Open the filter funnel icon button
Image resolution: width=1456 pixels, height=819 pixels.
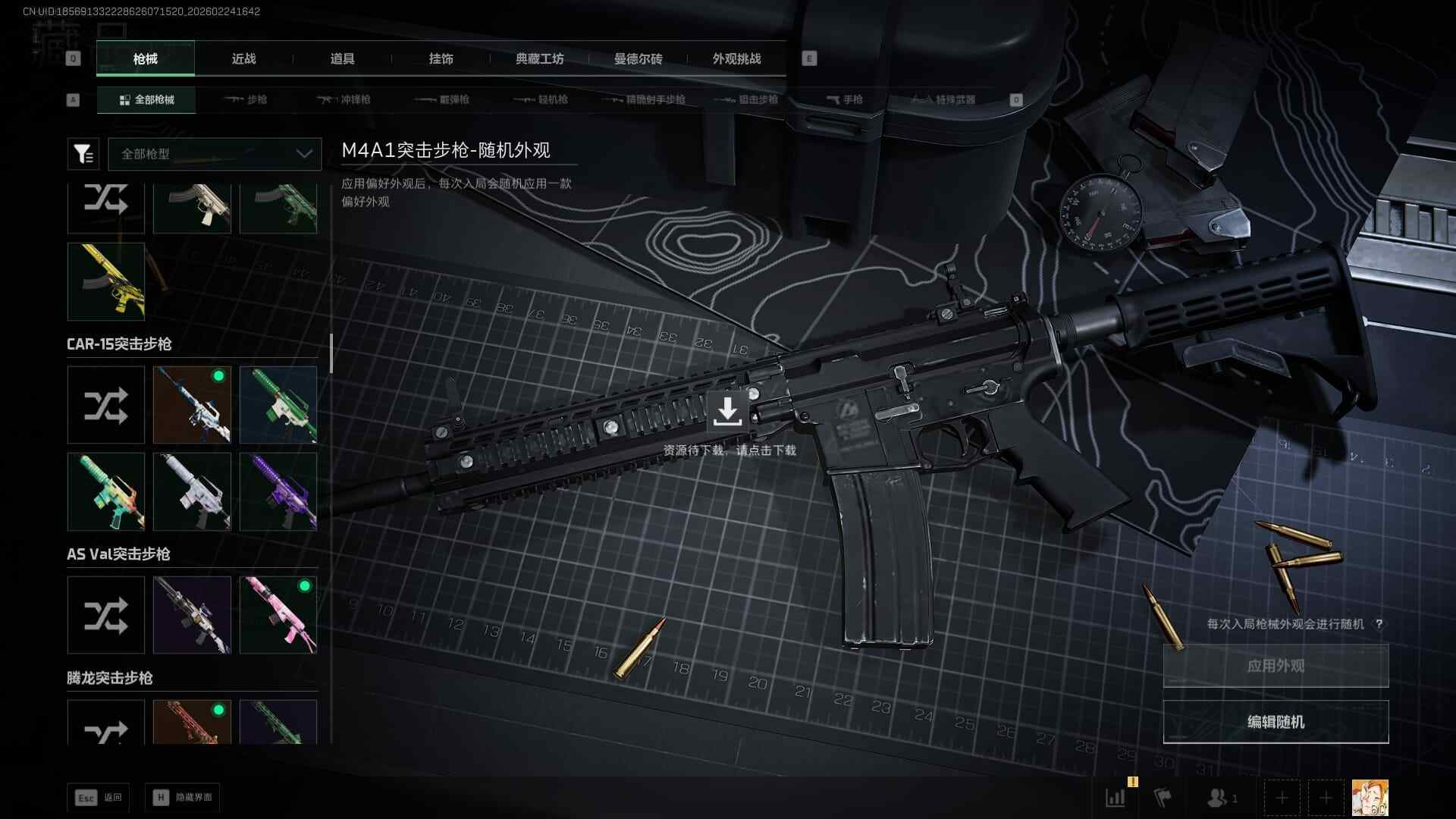[x=83, y=154]
